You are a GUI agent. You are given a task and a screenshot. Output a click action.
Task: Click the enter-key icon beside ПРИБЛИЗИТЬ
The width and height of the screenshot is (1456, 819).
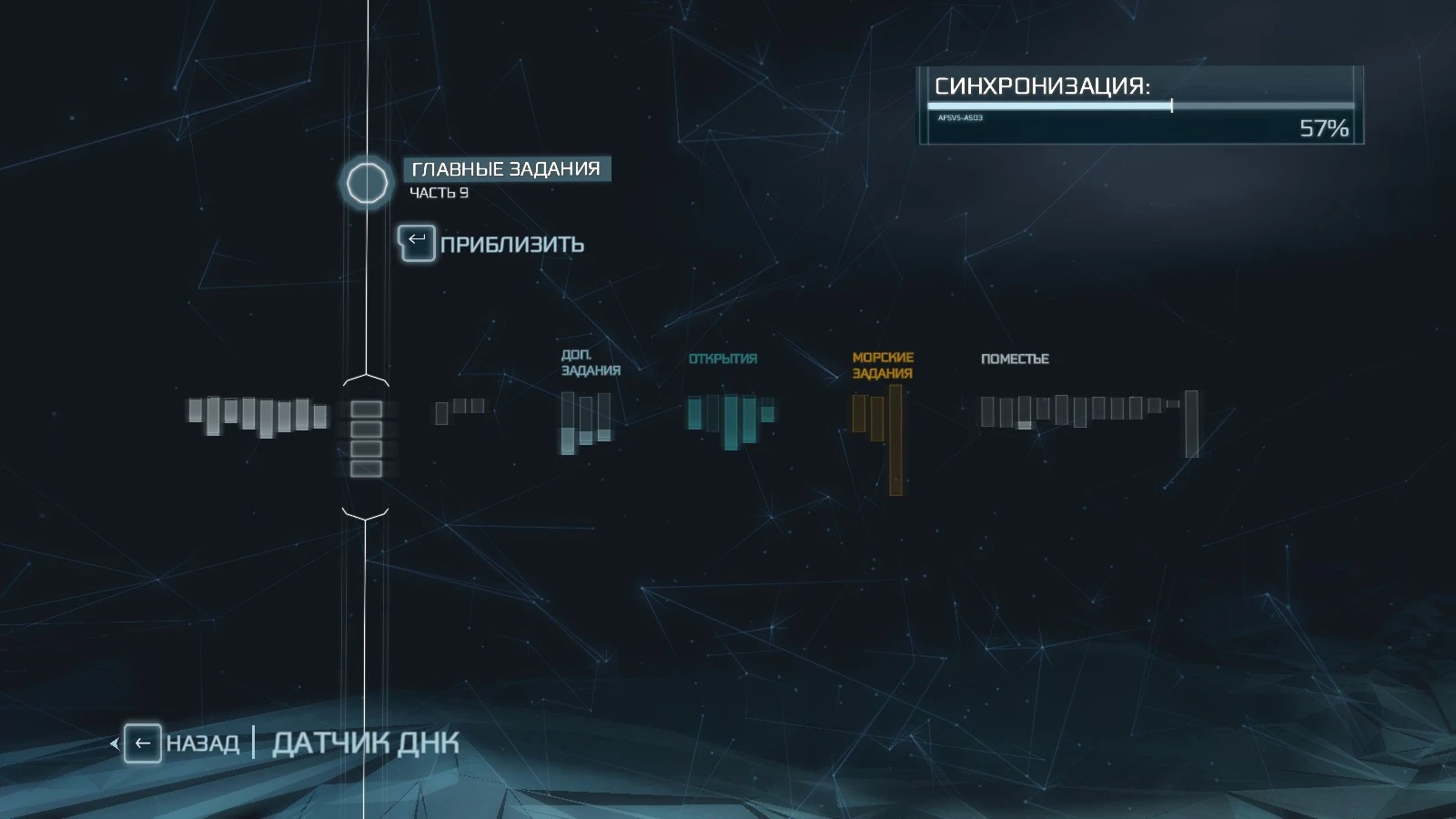[x=417, y=244]
